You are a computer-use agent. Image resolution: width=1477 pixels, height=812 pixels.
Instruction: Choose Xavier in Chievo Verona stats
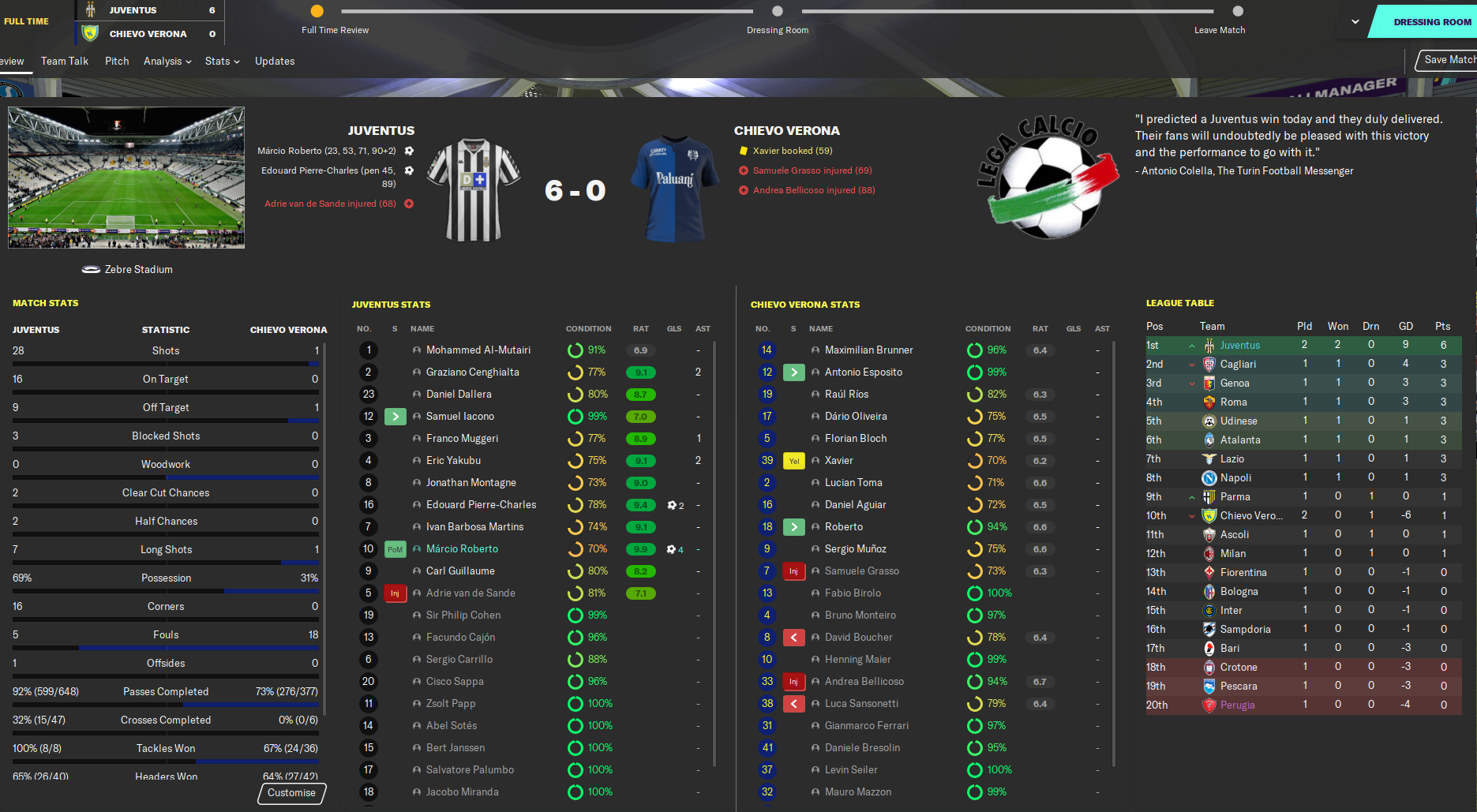[838, 461]
